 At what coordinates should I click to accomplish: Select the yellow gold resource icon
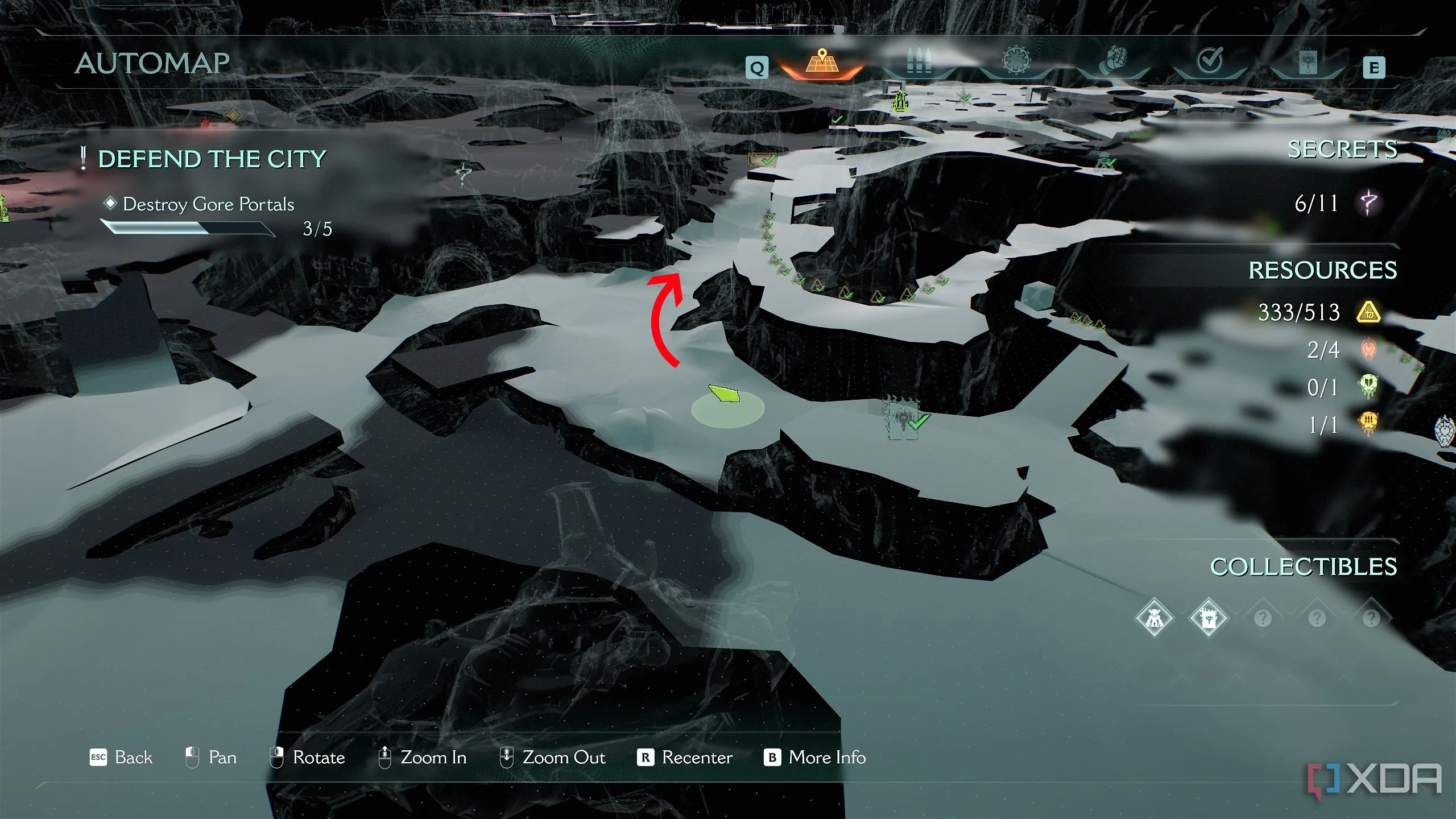pyautogui.click(x=1368, y=312)
